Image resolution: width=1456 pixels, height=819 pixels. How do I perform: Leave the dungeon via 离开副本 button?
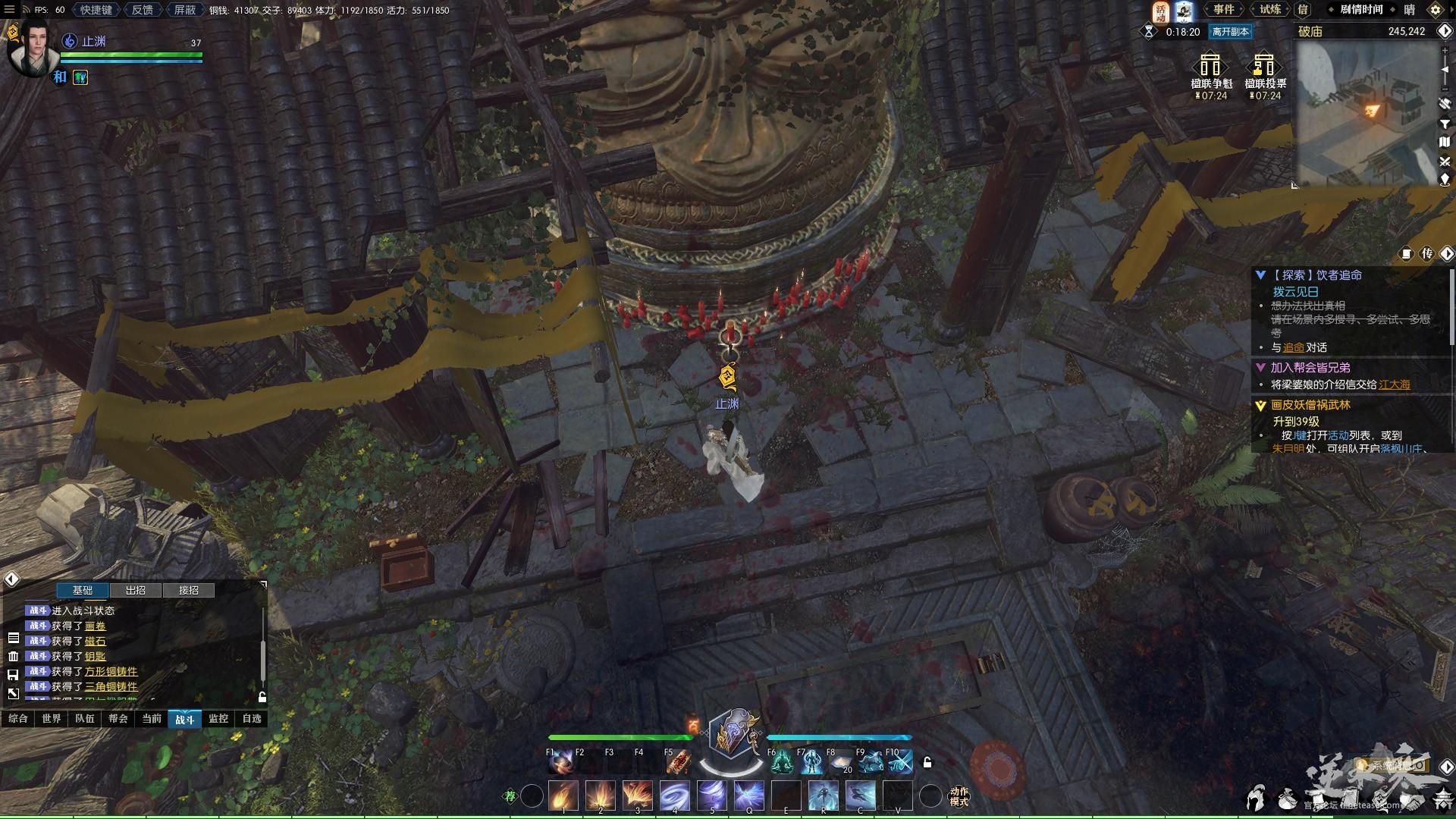tap(1230, 32)
